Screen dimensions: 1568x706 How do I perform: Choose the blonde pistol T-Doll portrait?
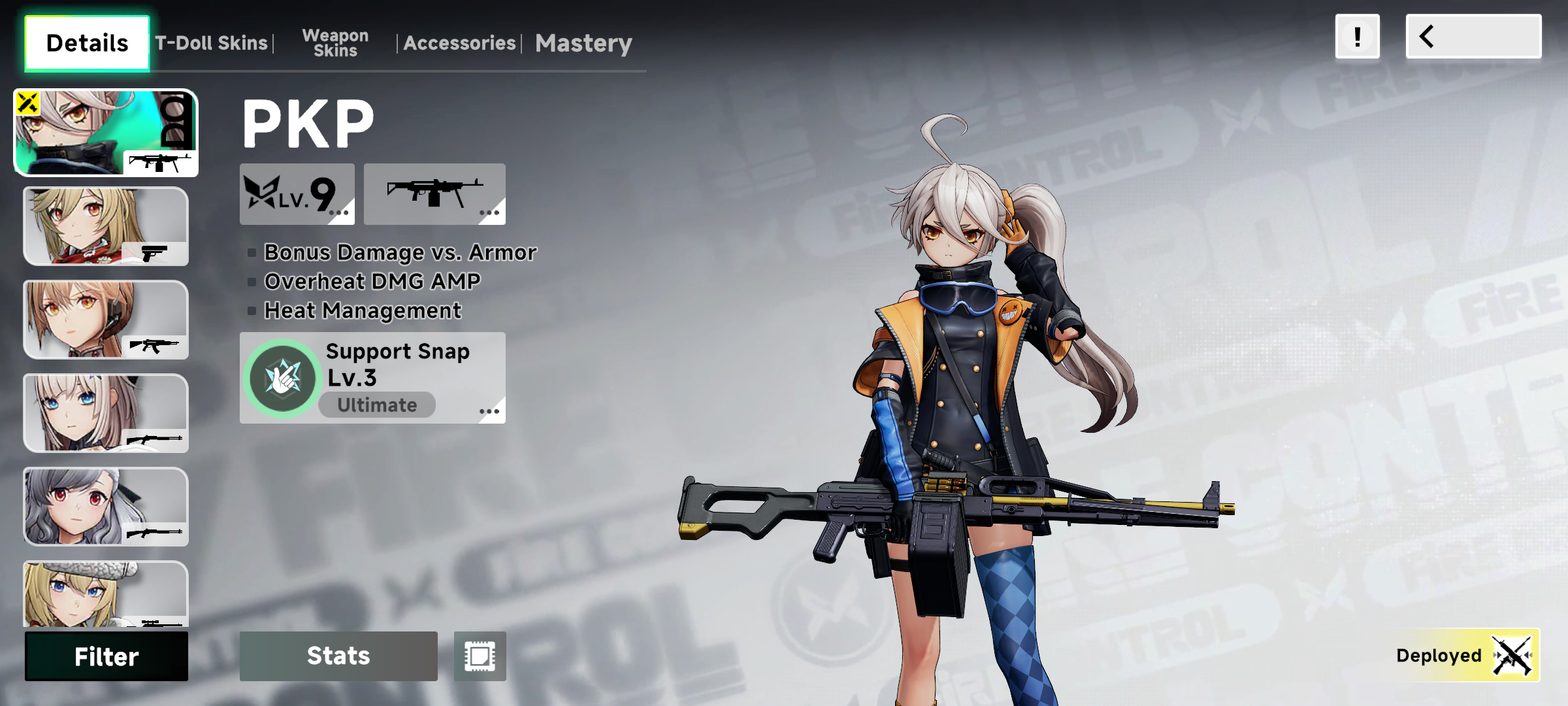click(x=106, y=226)
